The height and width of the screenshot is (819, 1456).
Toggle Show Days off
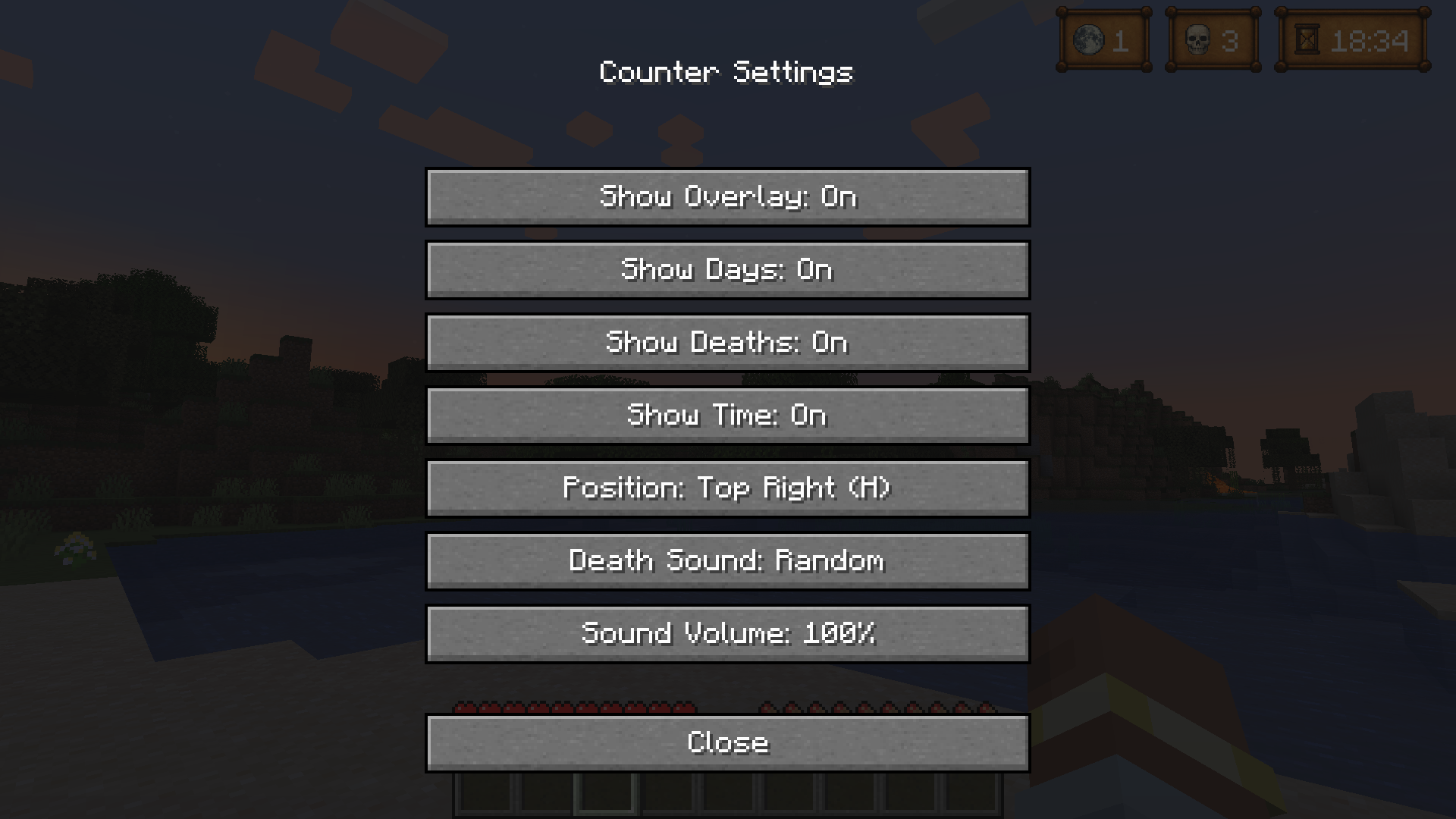coord(728,270)
